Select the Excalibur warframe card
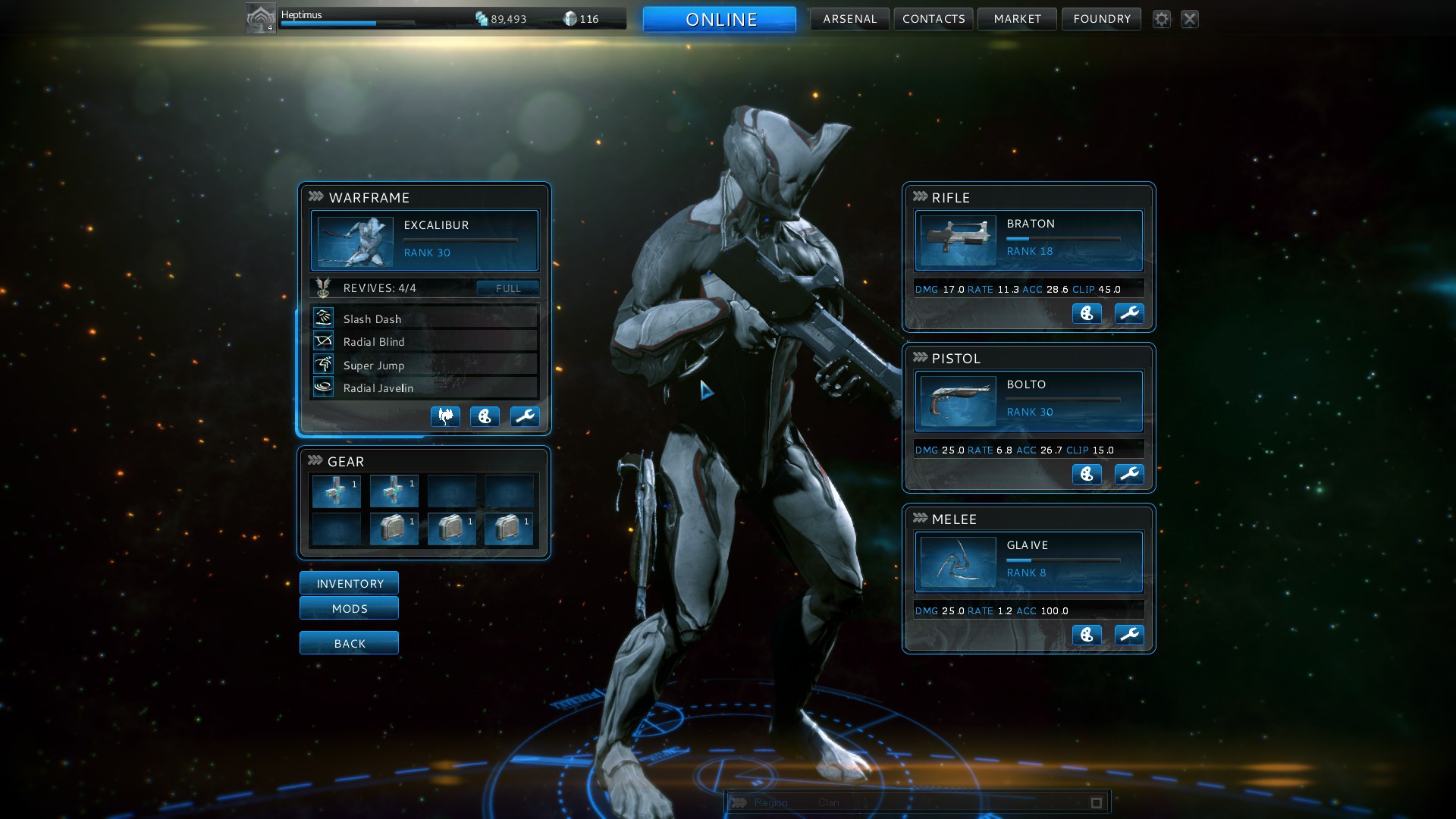 tap(424, 240)
